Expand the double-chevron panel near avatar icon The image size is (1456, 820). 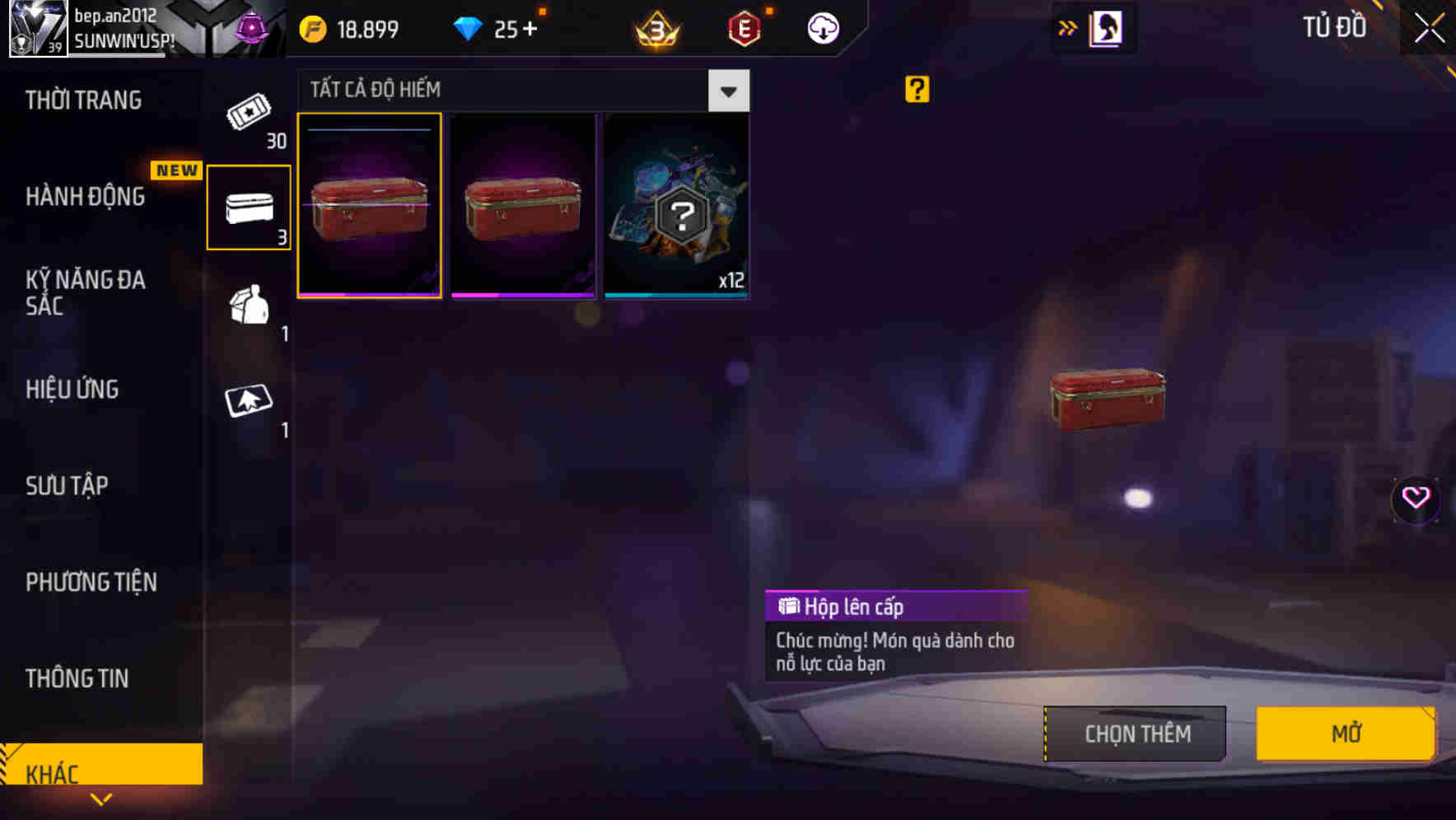pos(1068,27)
